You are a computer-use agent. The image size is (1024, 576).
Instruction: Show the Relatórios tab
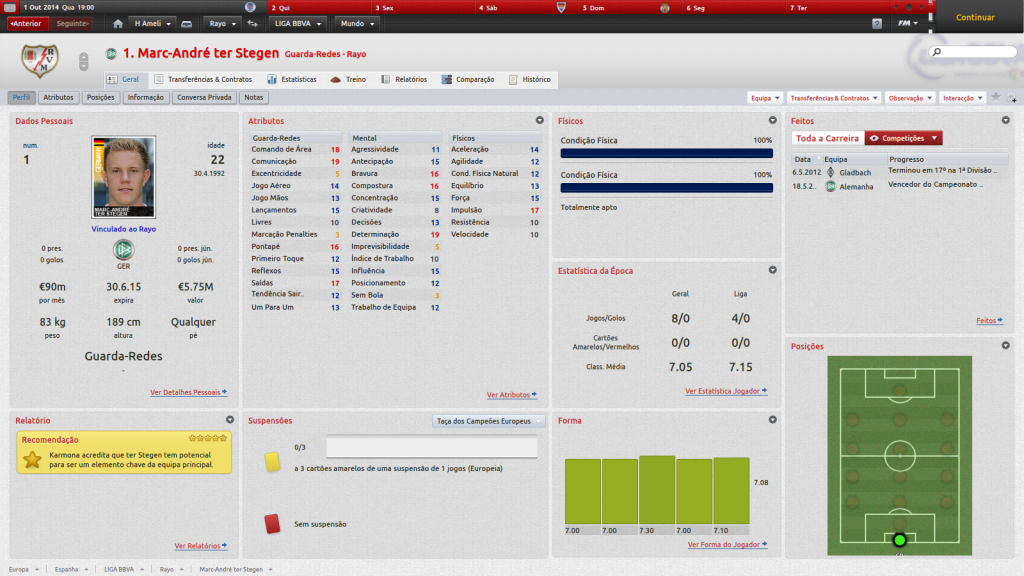[404, 79]
